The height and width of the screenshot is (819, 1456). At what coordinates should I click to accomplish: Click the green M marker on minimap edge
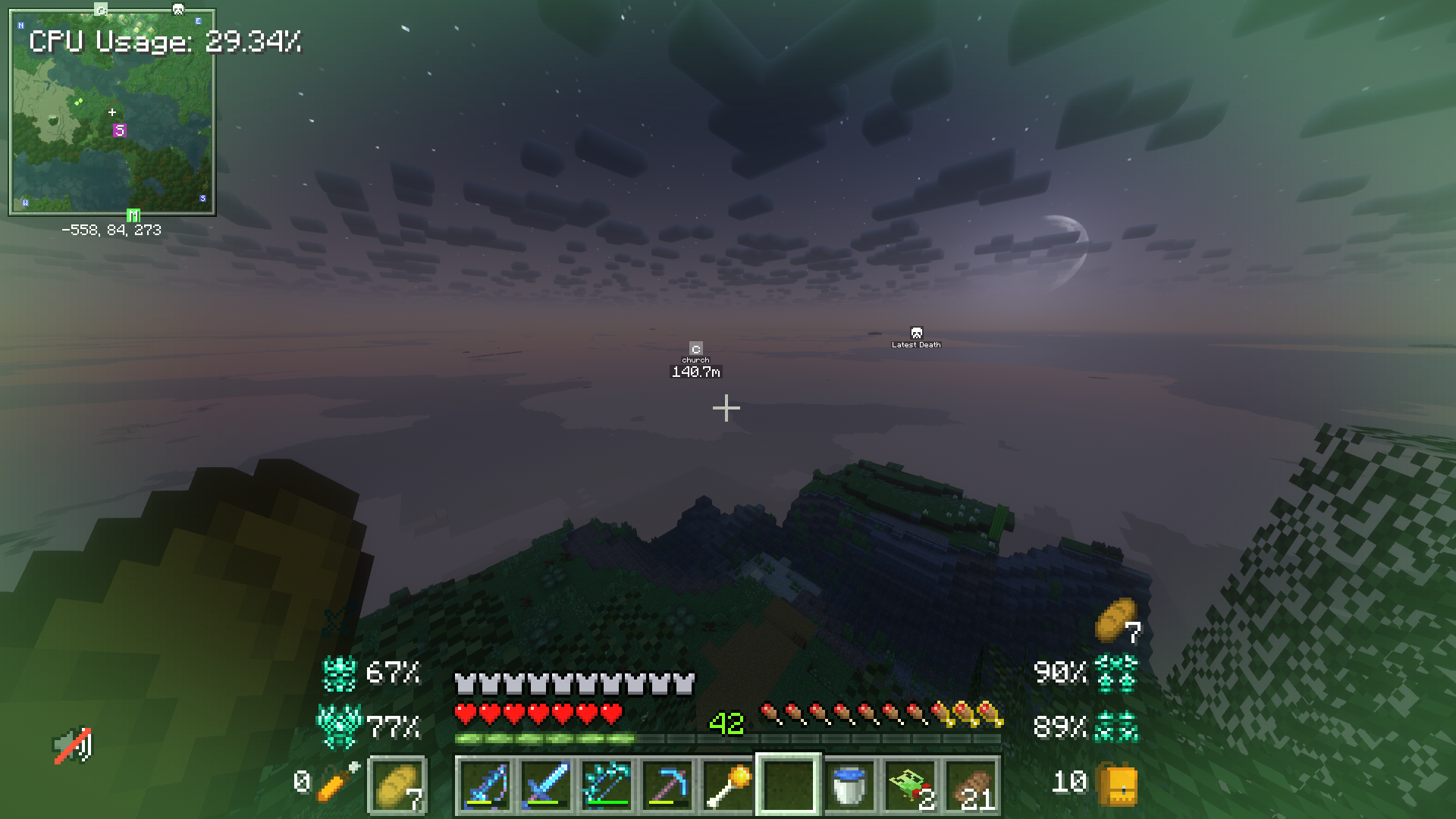tap(133, 216)
